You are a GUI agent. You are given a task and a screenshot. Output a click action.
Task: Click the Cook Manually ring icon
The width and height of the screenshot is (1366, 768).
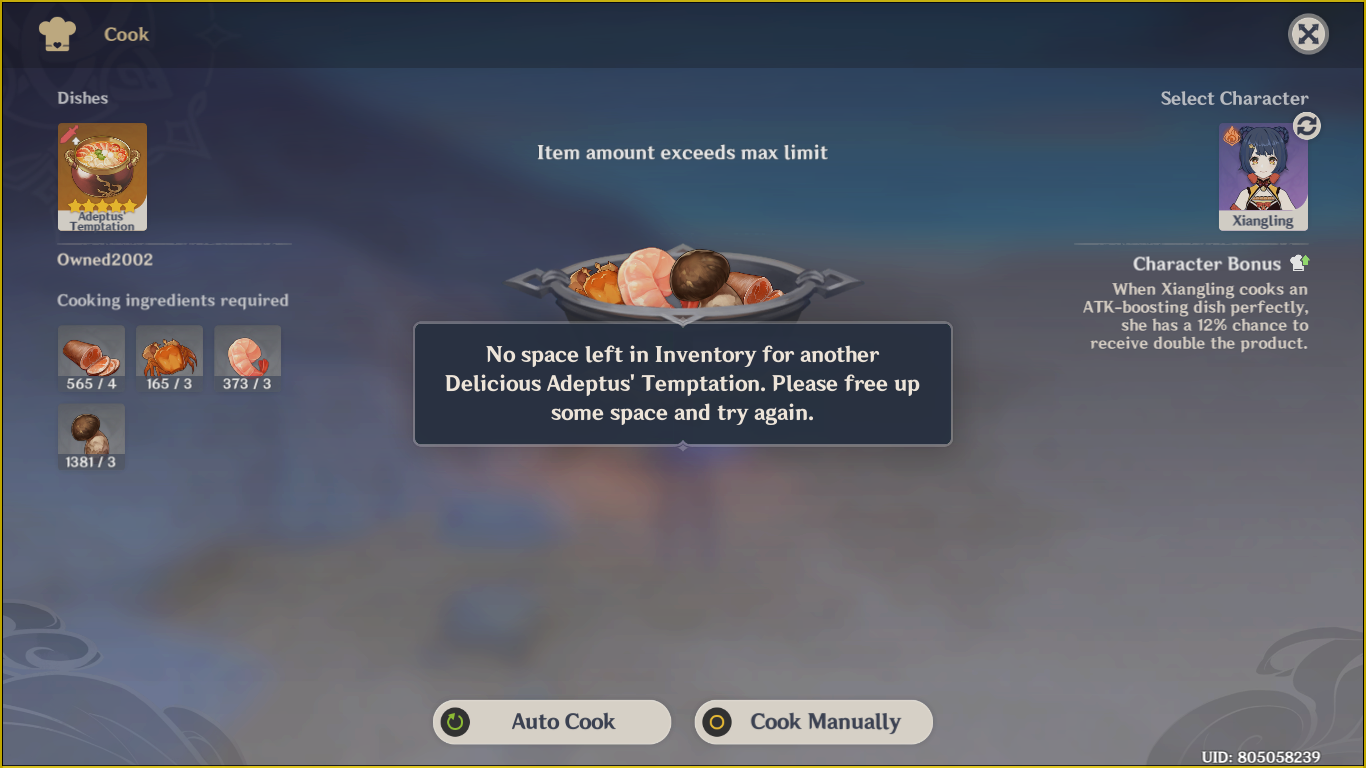[717, 722]
